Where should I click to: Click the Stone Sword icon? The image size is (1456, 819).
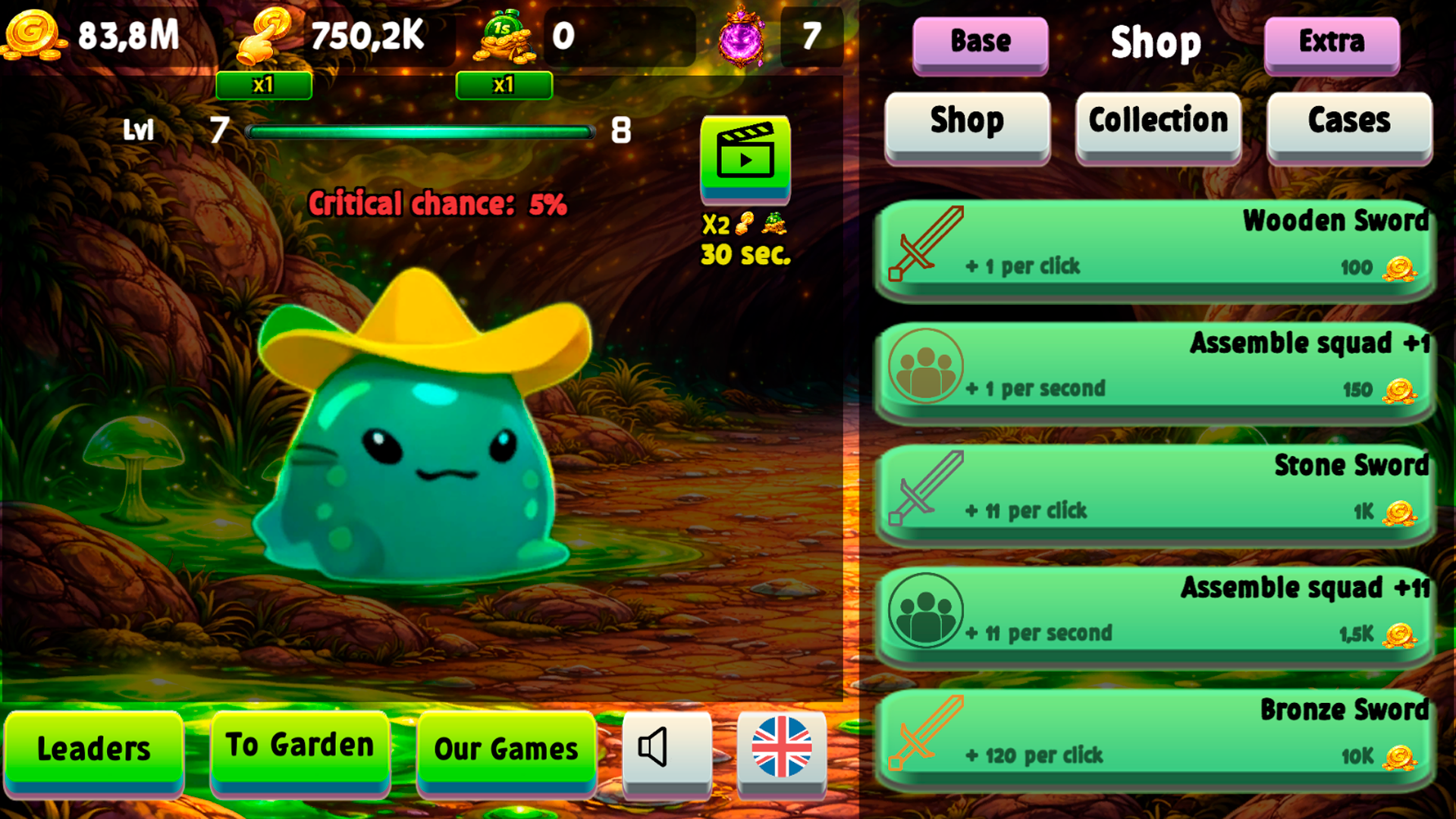coord(927,491)
